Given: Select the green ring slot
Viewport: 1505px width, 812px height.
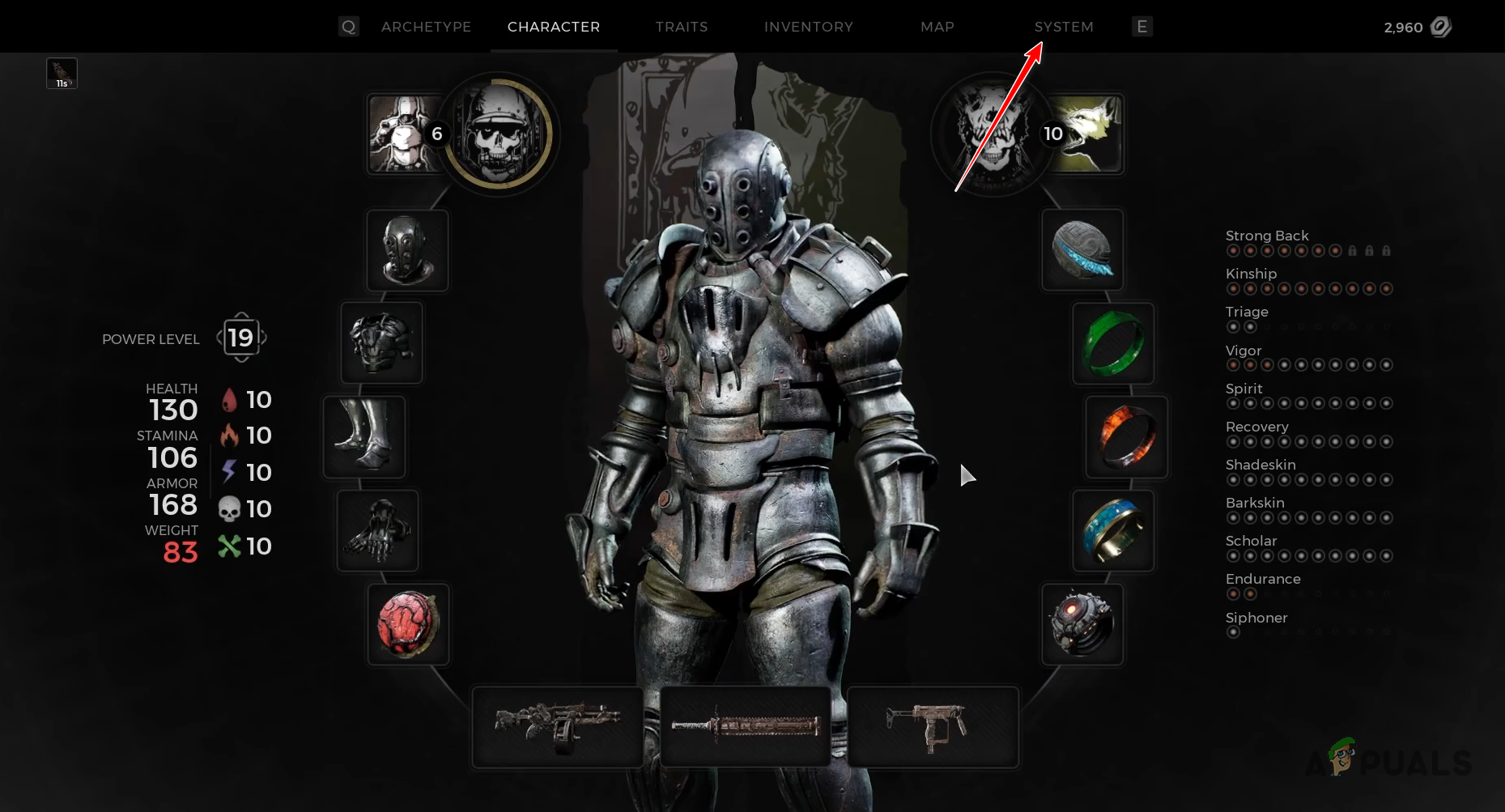Looking at the screenshot, I should pos(1113,342).
